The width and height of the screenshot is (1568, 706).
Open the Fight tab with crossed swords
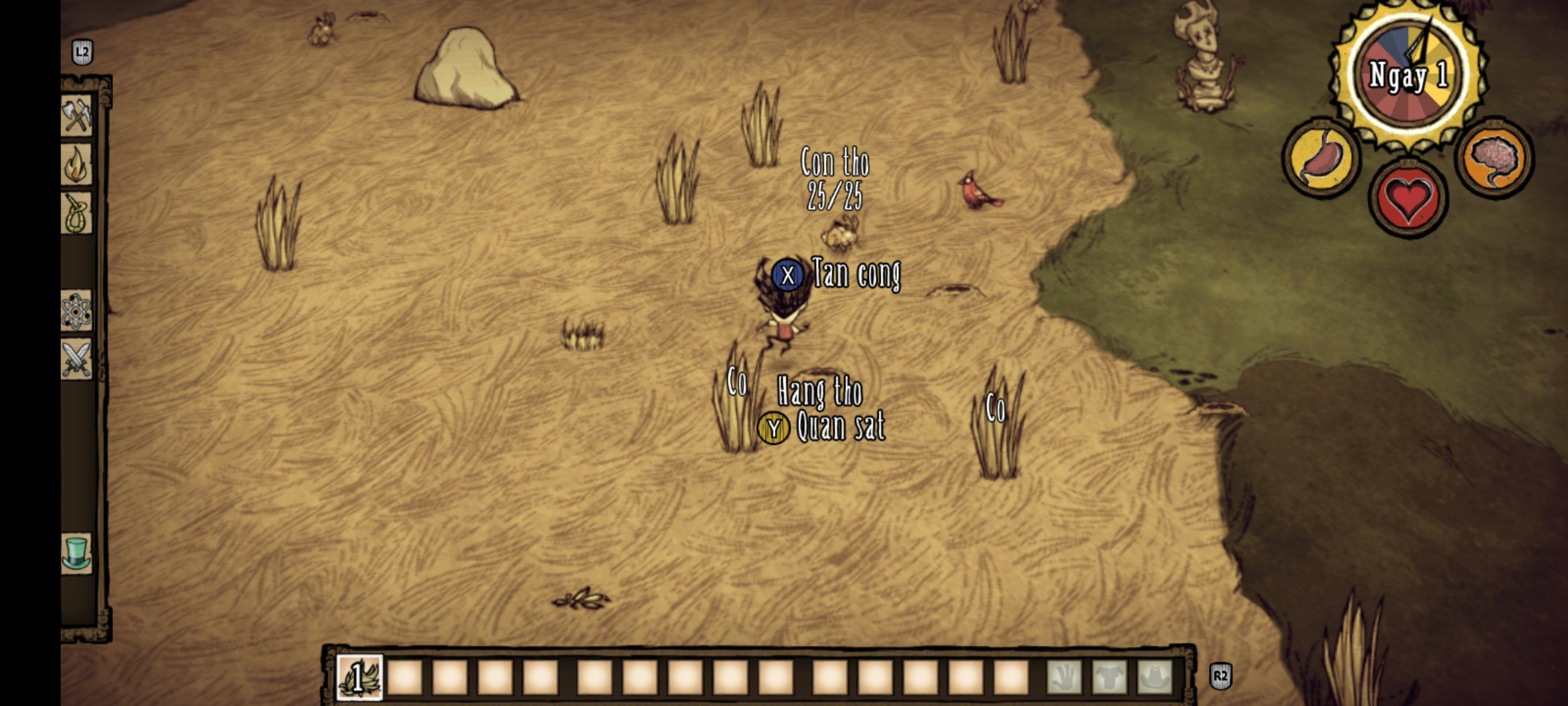click(x=77, y=359)
